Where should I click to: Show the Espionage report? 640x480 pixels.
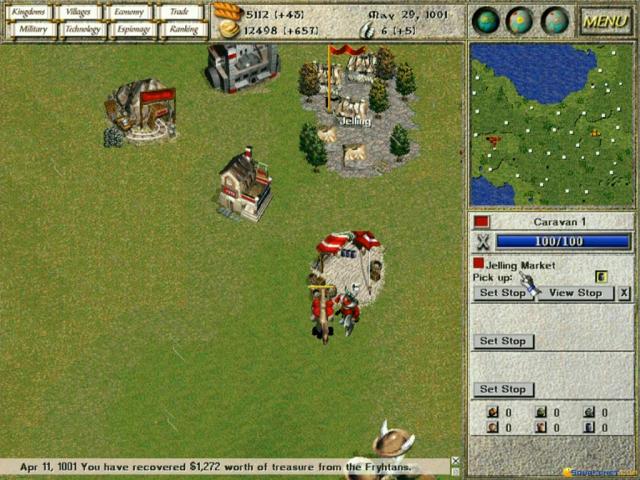coord(134,30)
